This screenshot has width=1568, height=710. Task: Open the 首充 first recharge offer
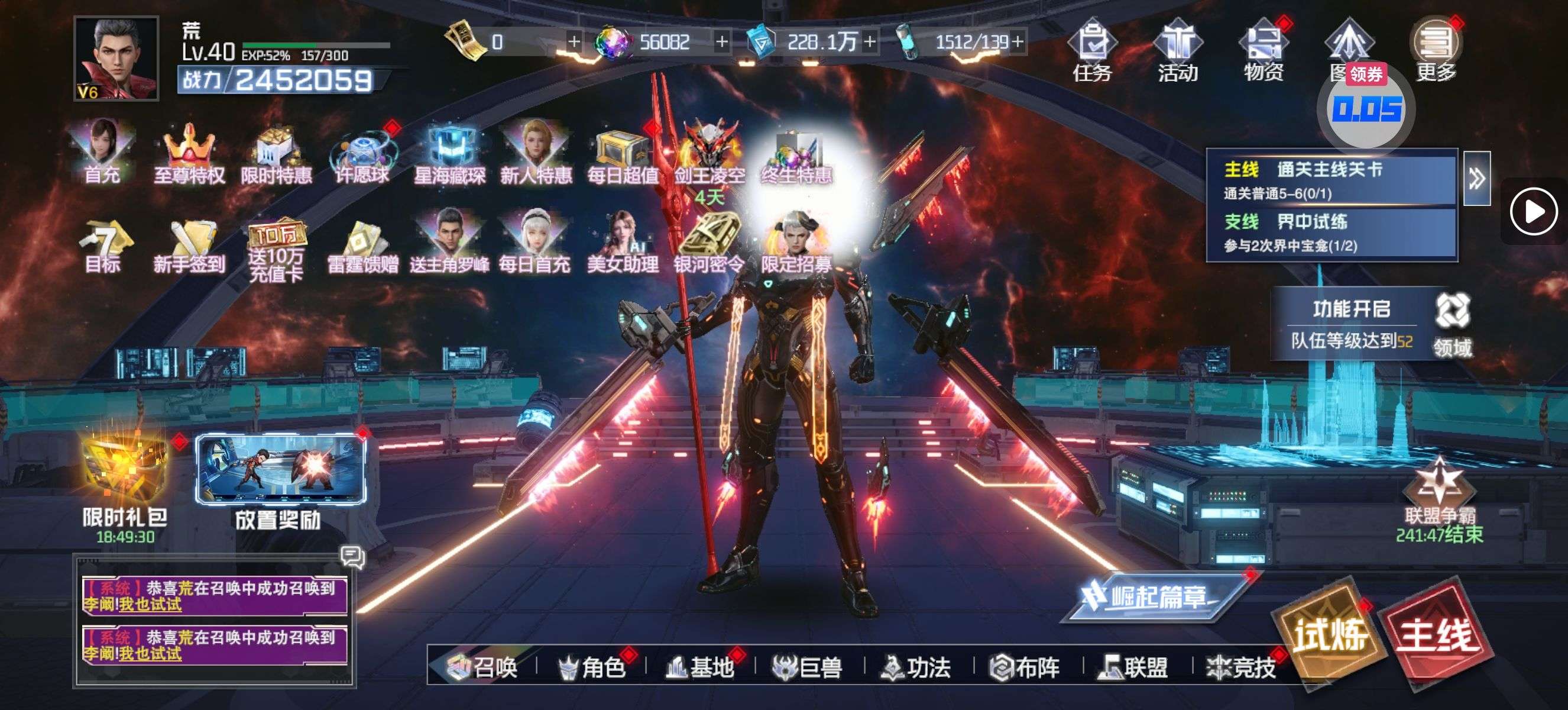[102, 152]
